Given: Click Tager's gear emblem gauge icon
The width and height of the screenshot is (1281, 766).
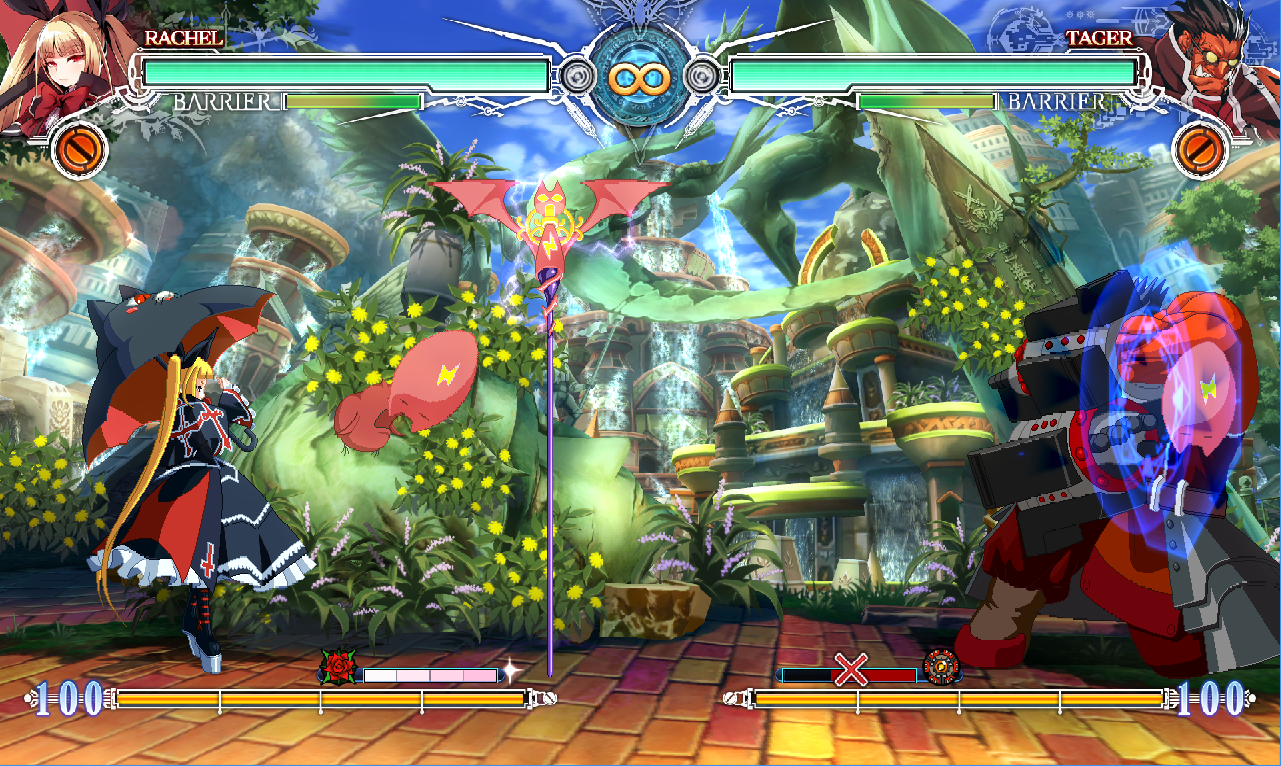Looking at the screenshot, I should pyautogui.click(x=940, y=665).
